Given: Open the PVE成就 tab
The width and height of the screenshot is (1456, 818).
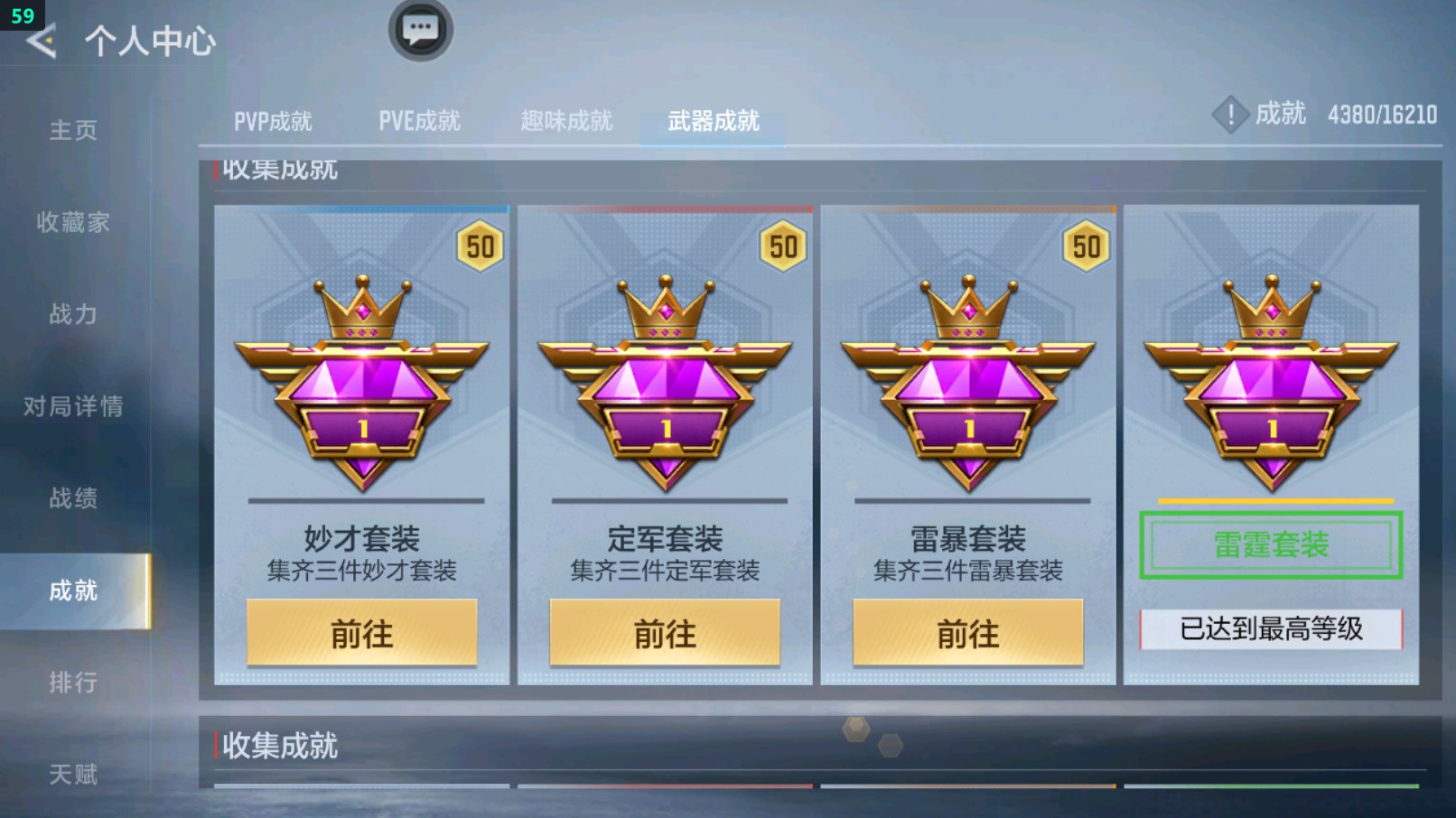Looking at the screenshot, I should click(x=418, y=119).
